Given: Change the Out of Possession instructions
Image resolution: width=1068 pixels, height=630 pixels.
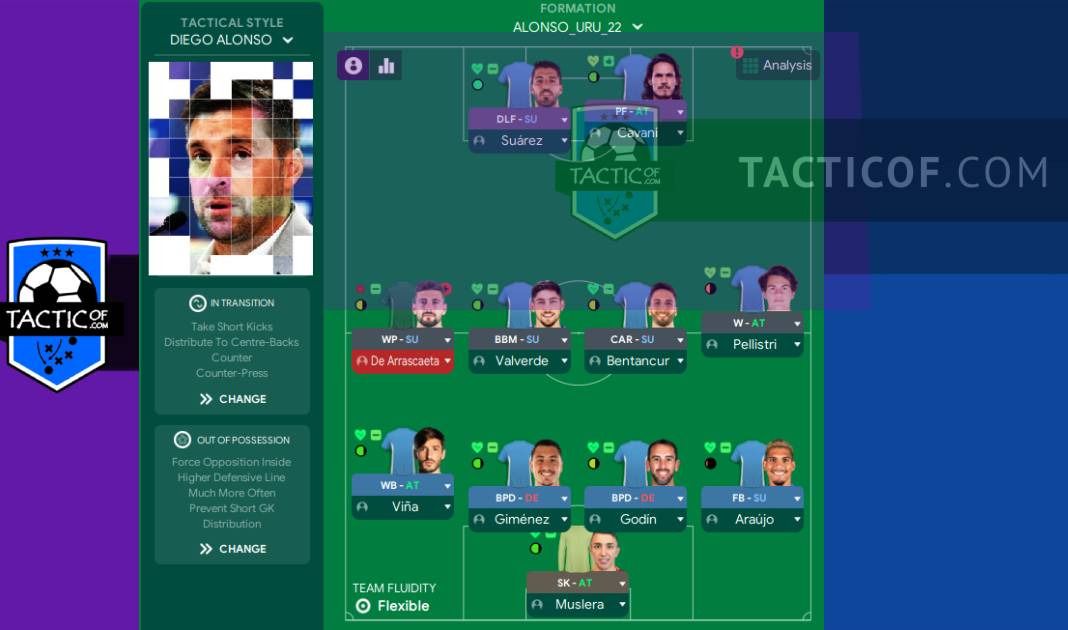Looking at the screenshot, I should (232, 549).
